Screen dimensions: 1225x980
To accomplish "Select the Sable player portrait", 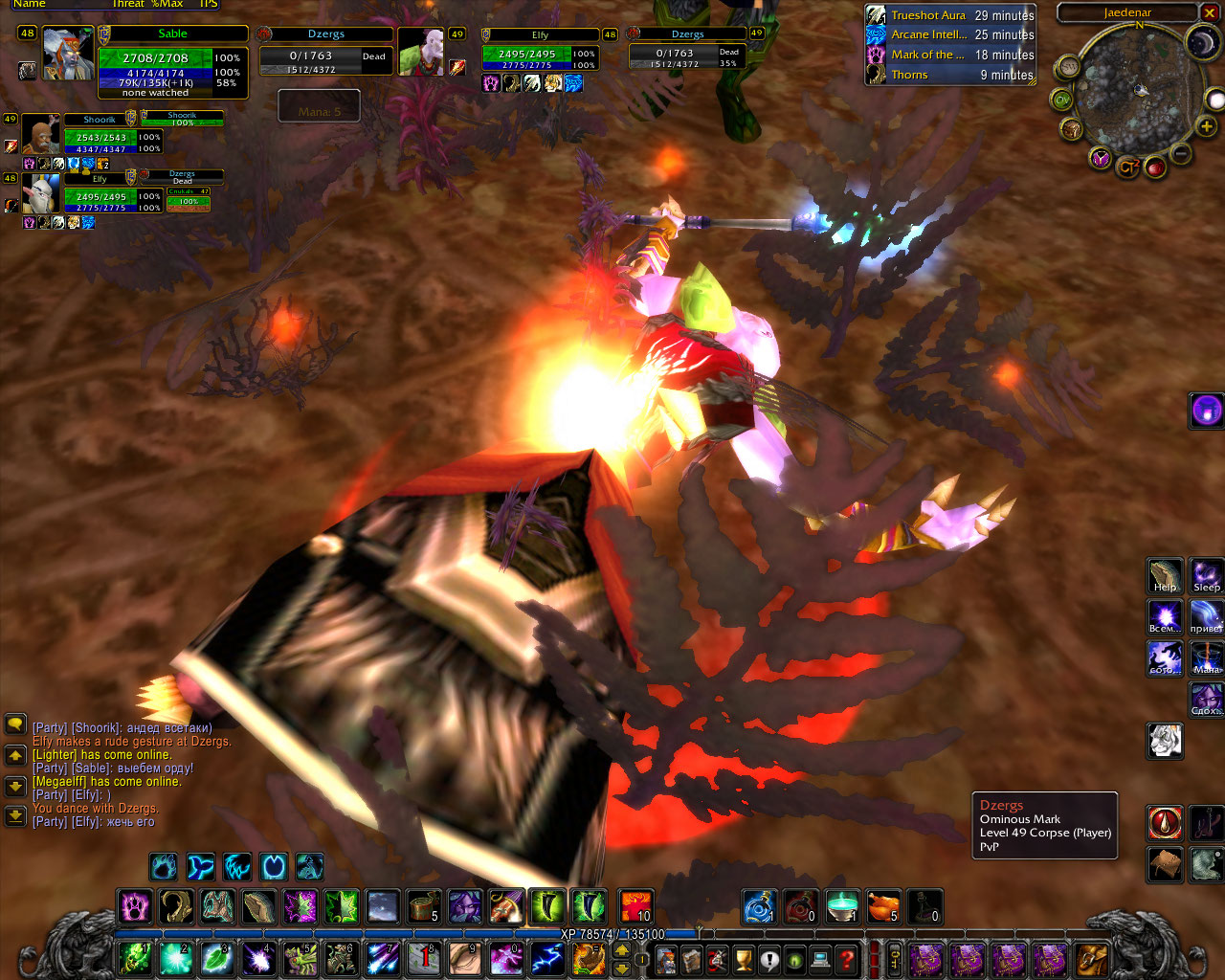I will click(x=68, y=55).
